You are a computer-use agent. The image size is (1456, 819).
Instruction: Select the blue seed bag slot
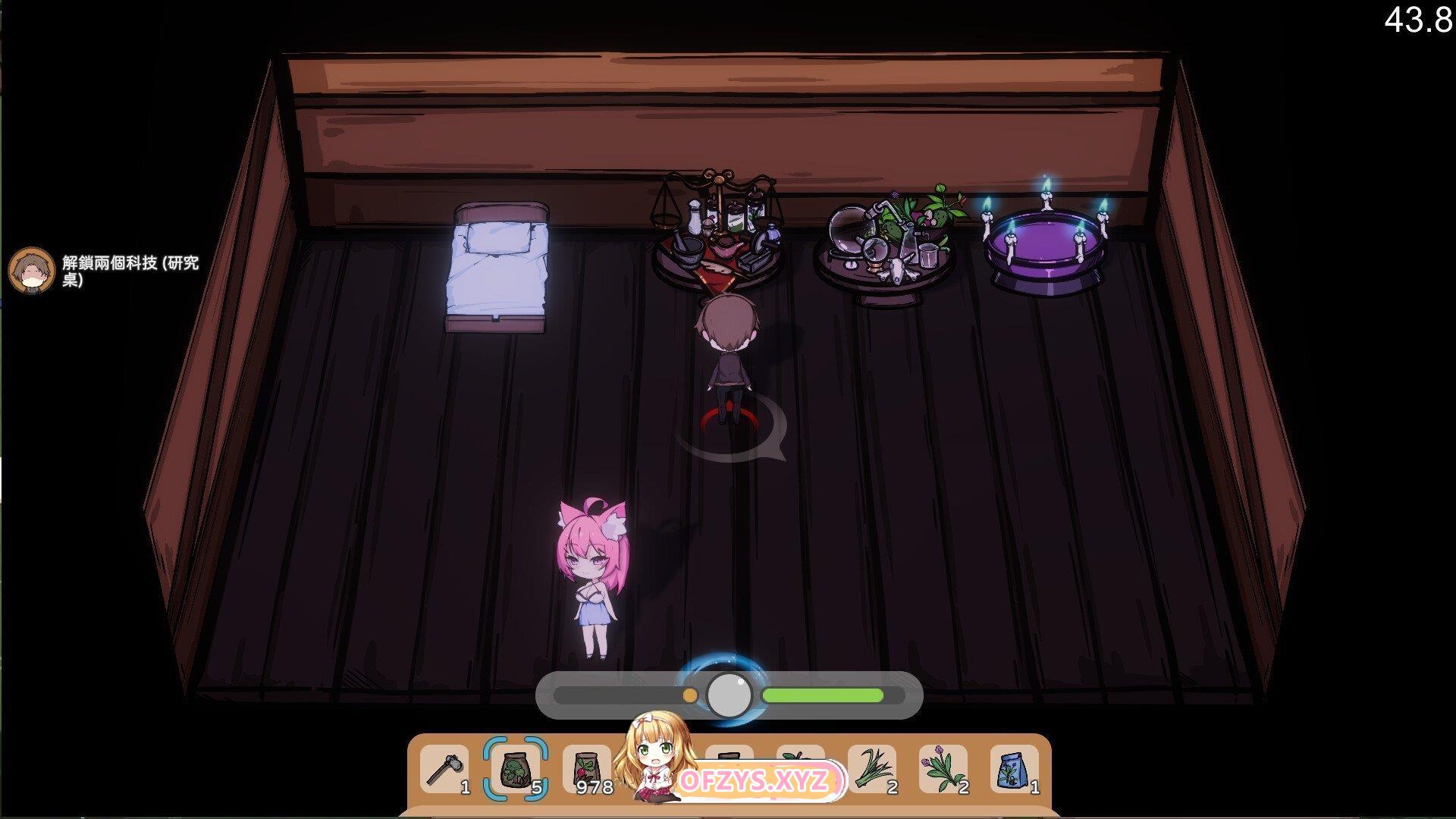(1015, 770)
